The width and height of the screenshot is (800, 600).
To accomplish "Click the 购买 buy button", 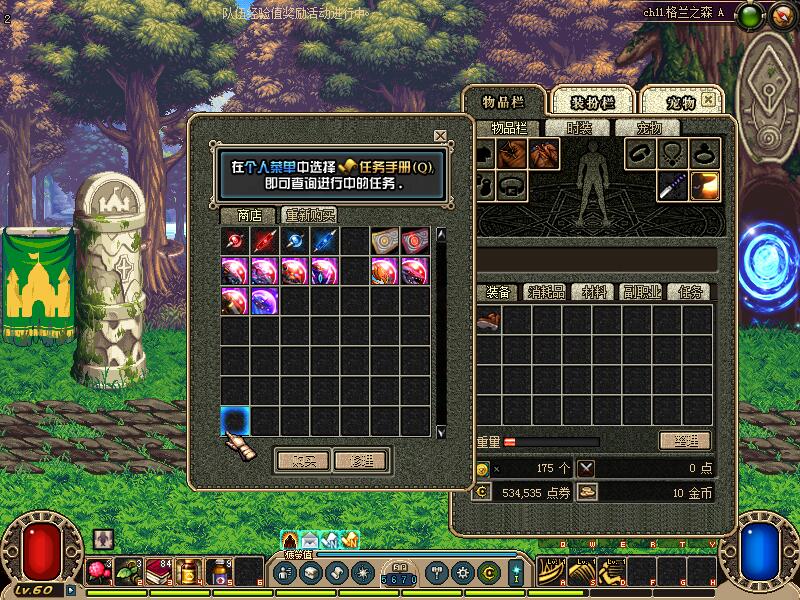I will tap(302, 461).
